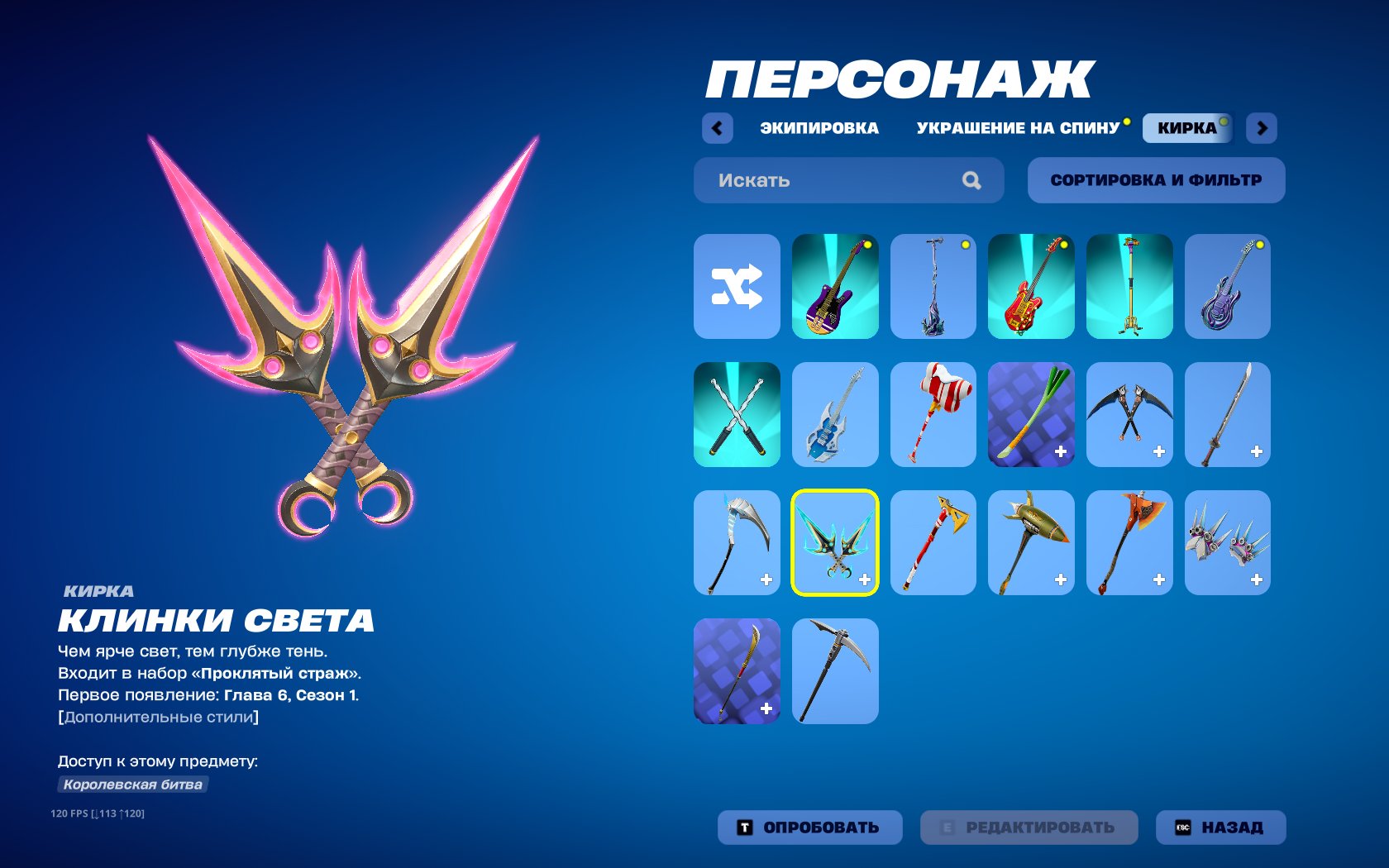Screen dimensions: 1389x868
Task: Click the Искать search field
Action: [x=827, y=180]
